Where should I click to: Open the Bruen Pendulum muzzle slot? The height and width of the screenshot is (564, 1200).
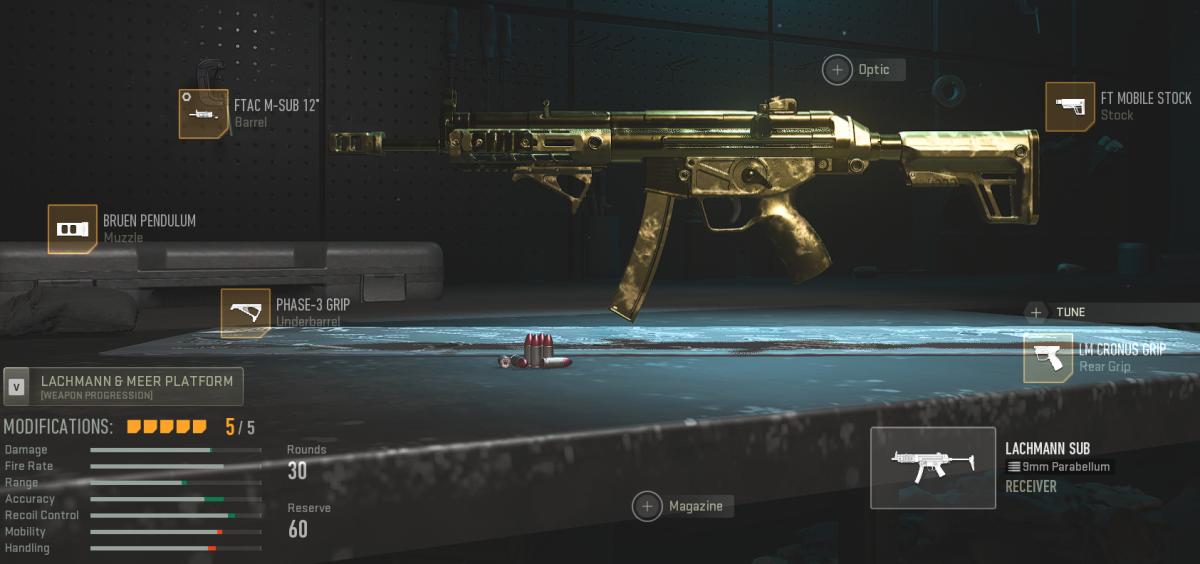tap(73, 229)
